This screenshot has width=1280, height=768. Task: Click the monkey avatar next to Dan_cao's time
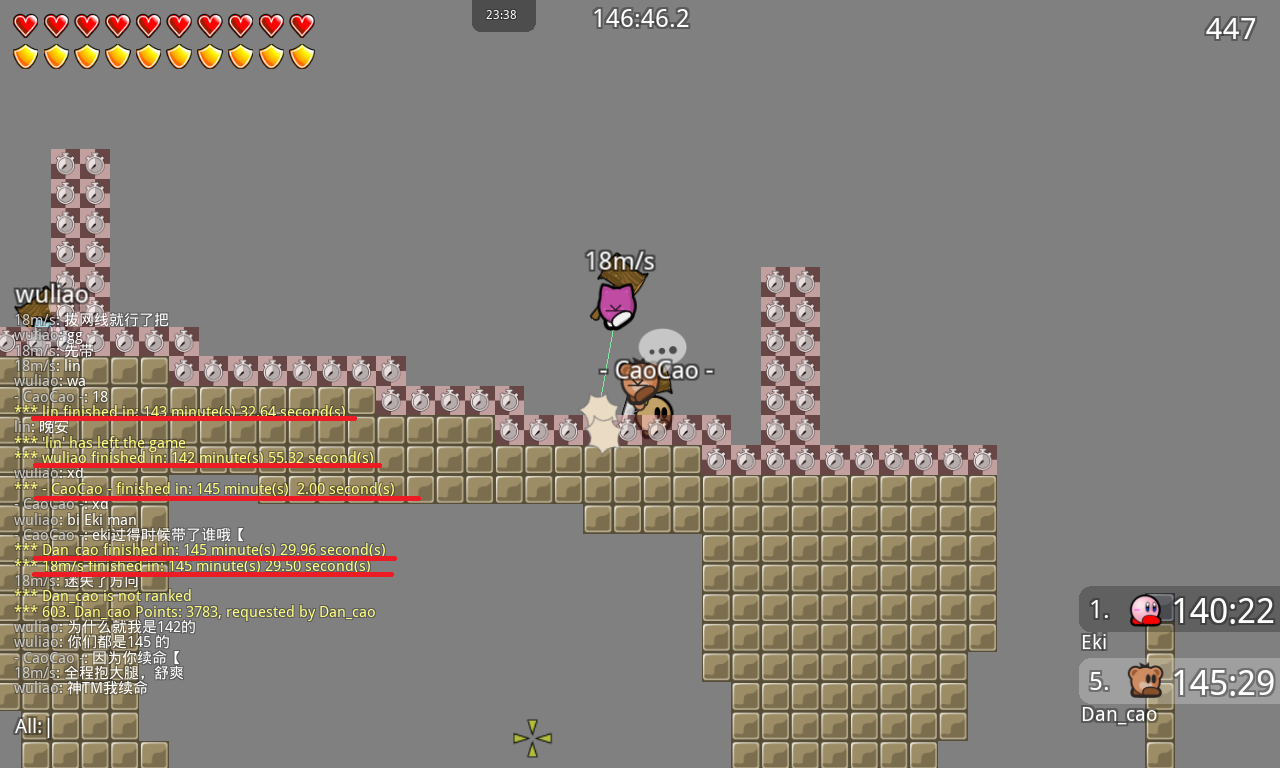click(x=1146, y=681)
